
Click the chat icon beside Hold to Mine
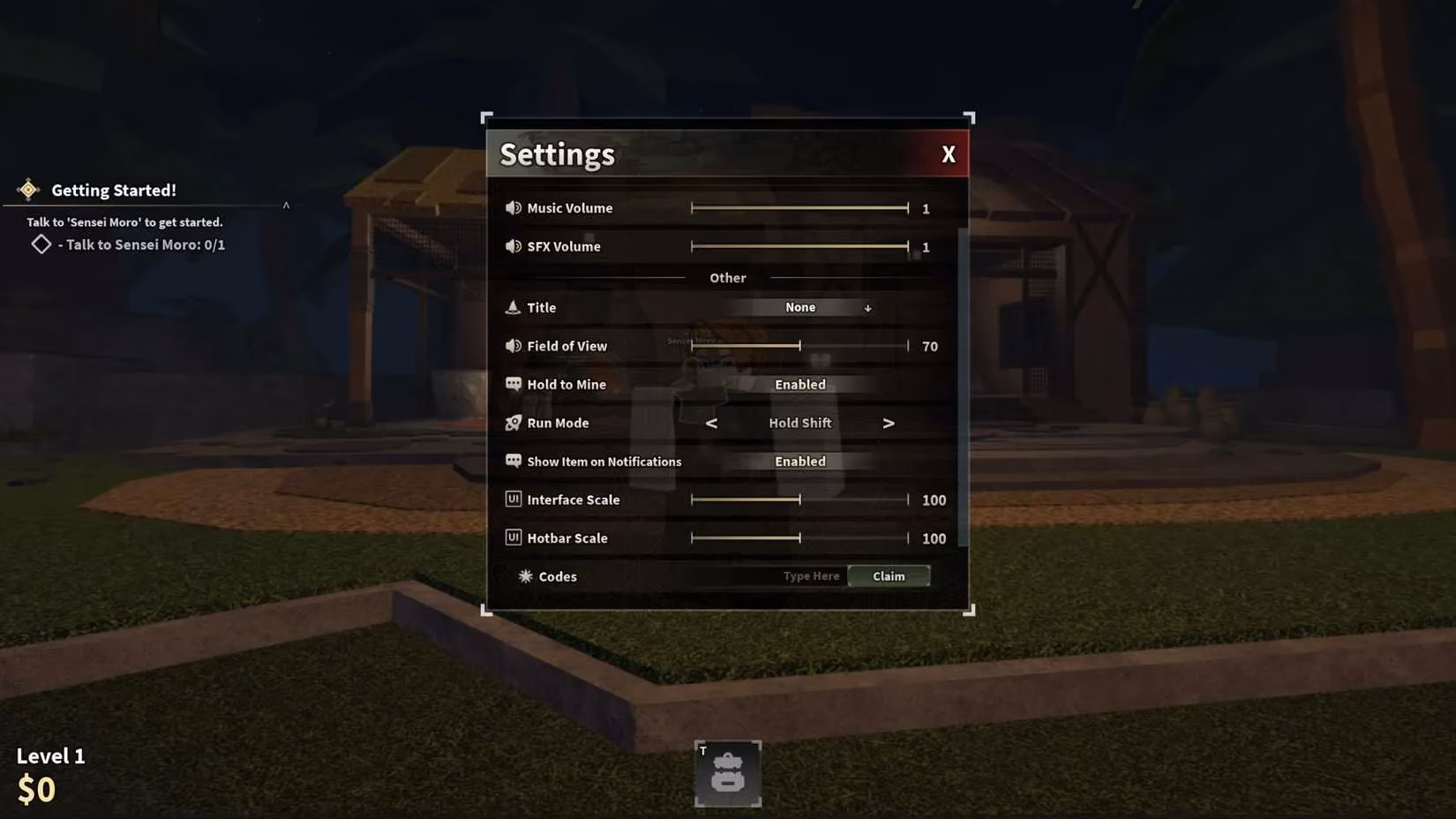514,384
